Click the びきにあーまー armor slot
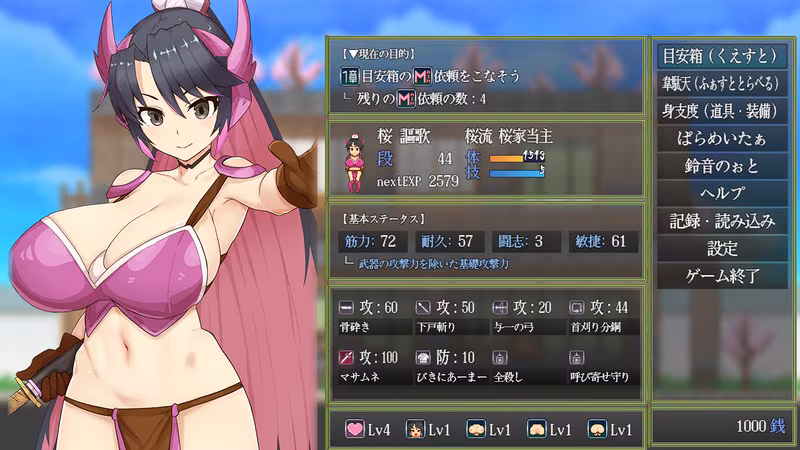This screenshot has width=800, height=450. (x=446, y=366)
